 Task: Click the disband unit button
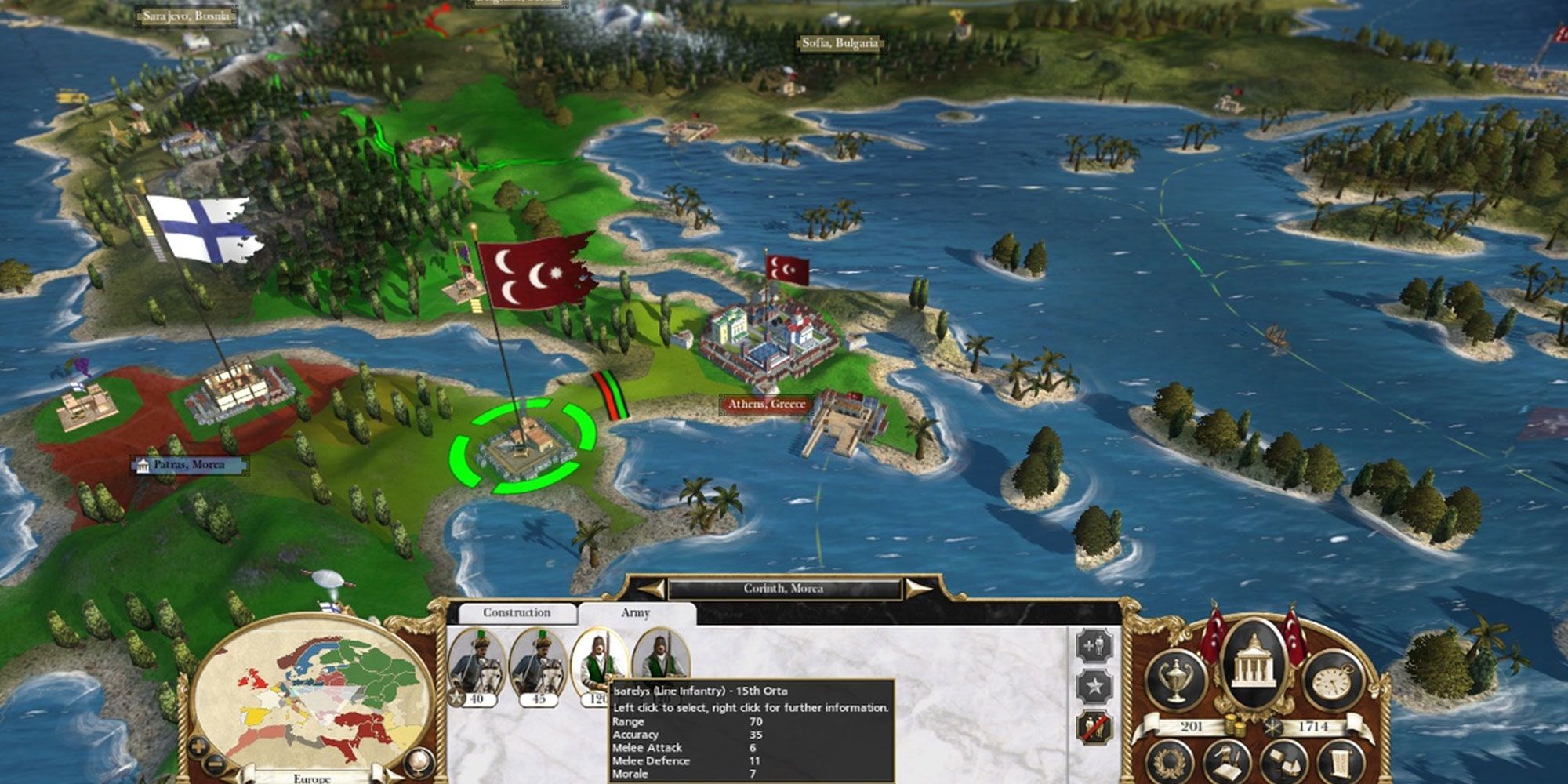coord(1094,728)
